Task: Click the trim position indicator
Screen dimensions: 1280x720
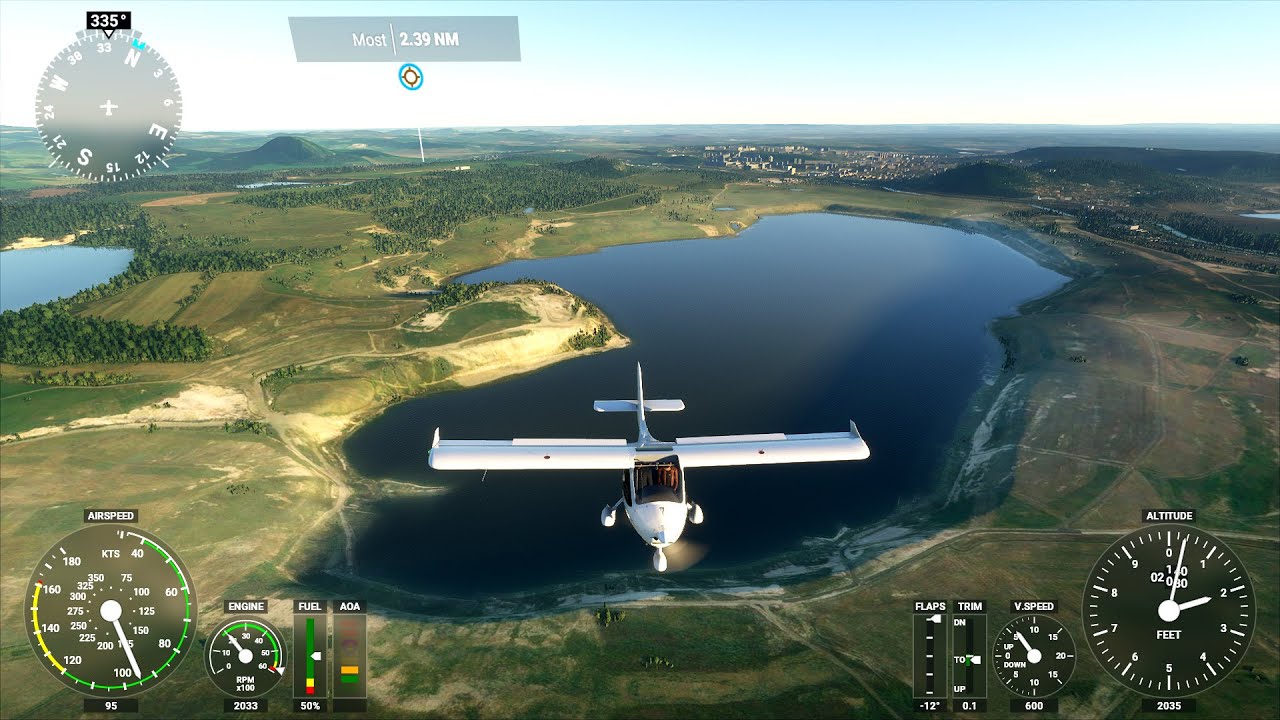Action: pyautogui.click(x=969, y=656)
